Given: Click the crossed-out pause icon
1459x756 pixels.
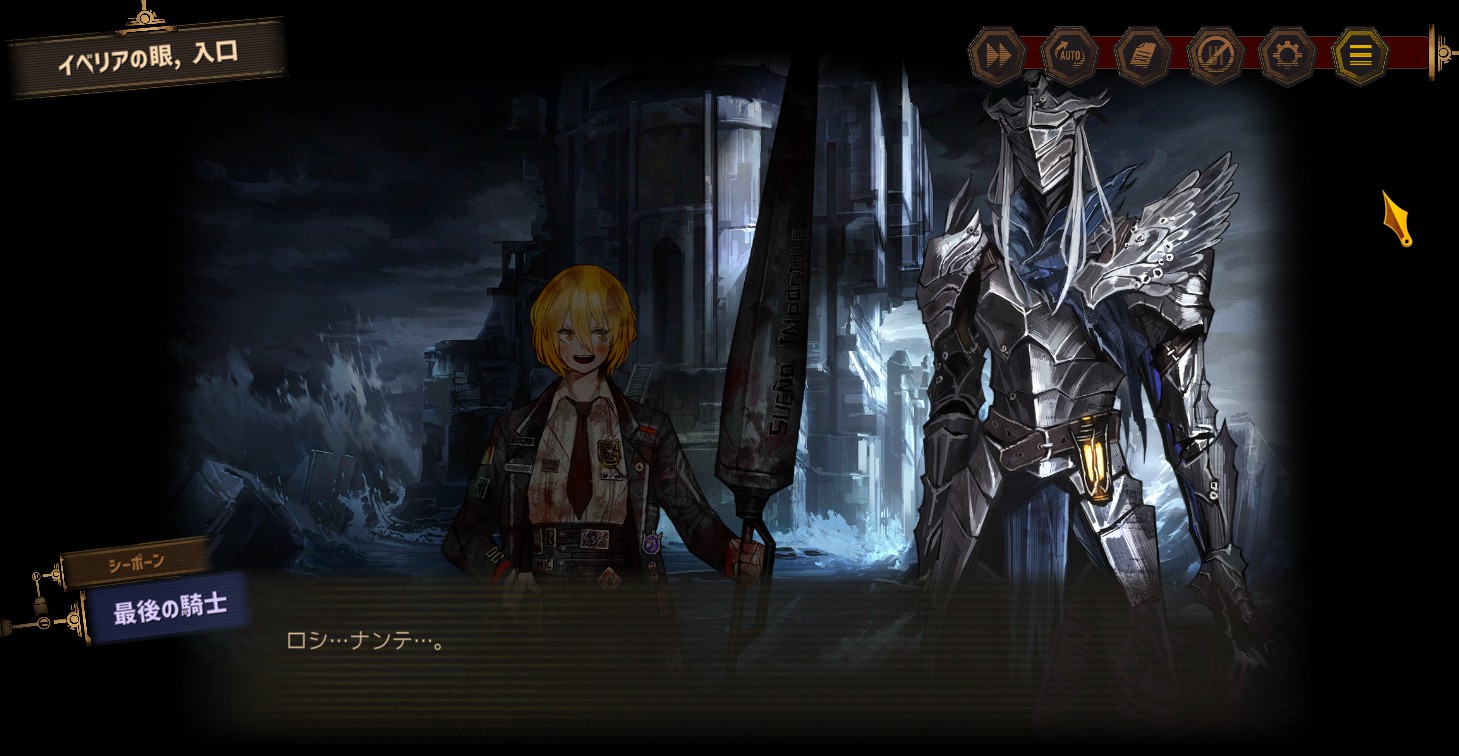Looking at the screenshot, I should 1216,55.
